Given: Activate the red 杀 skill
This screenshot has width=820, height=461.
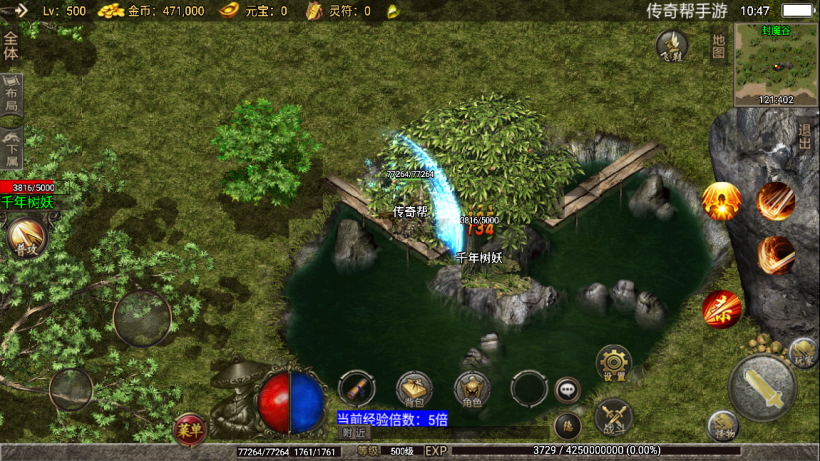Looking at the screenshot, I should coord(721,309).
